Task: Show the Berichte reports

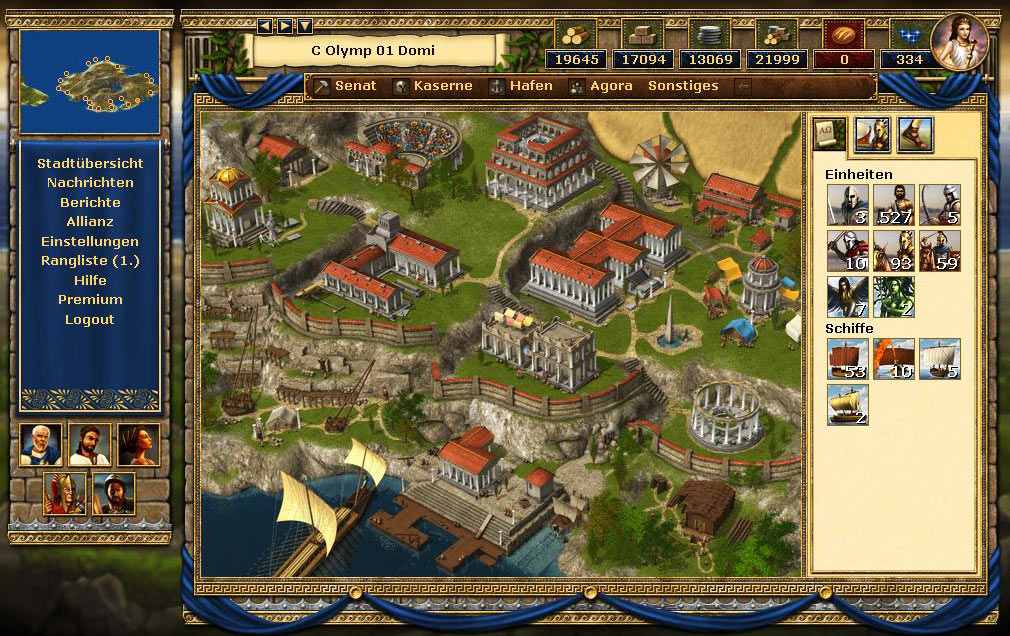Action: [90, 202]
